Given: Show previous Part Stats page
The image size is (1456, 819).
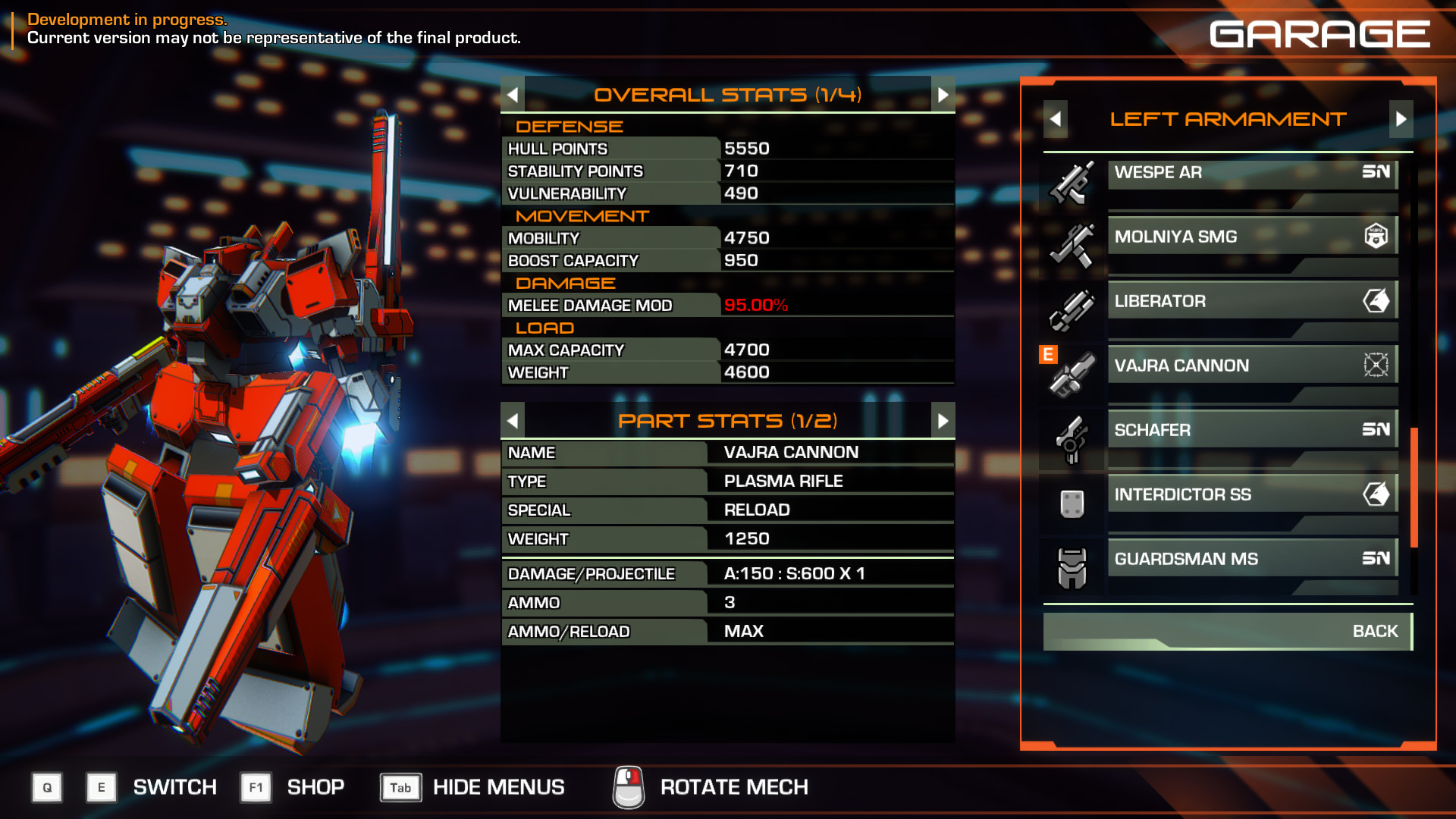Looking at the screenshot, I should [x=513, y=421].
